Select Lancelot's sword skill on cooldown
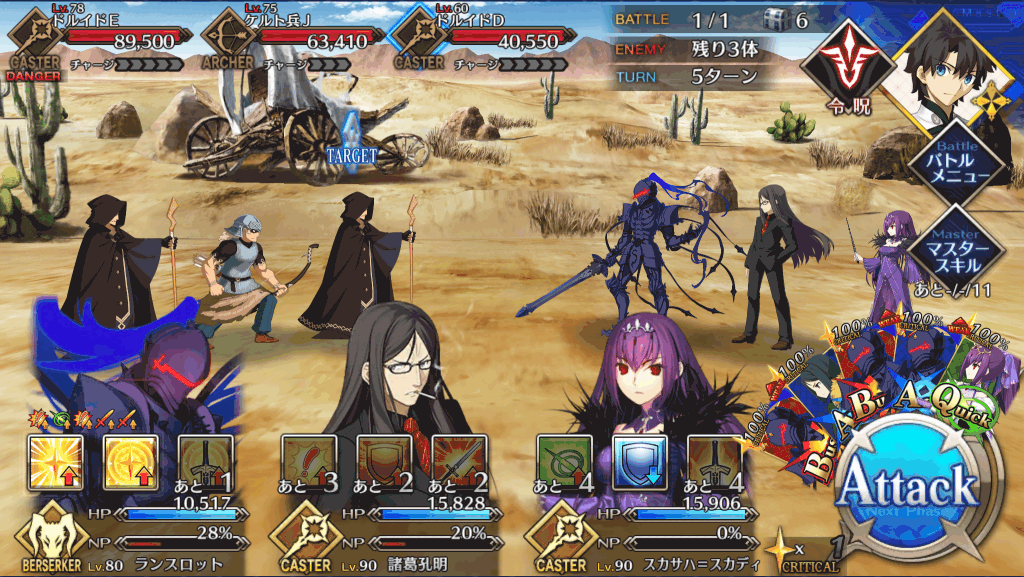This screenshot has width=1024, height=577. pos(206,463)
